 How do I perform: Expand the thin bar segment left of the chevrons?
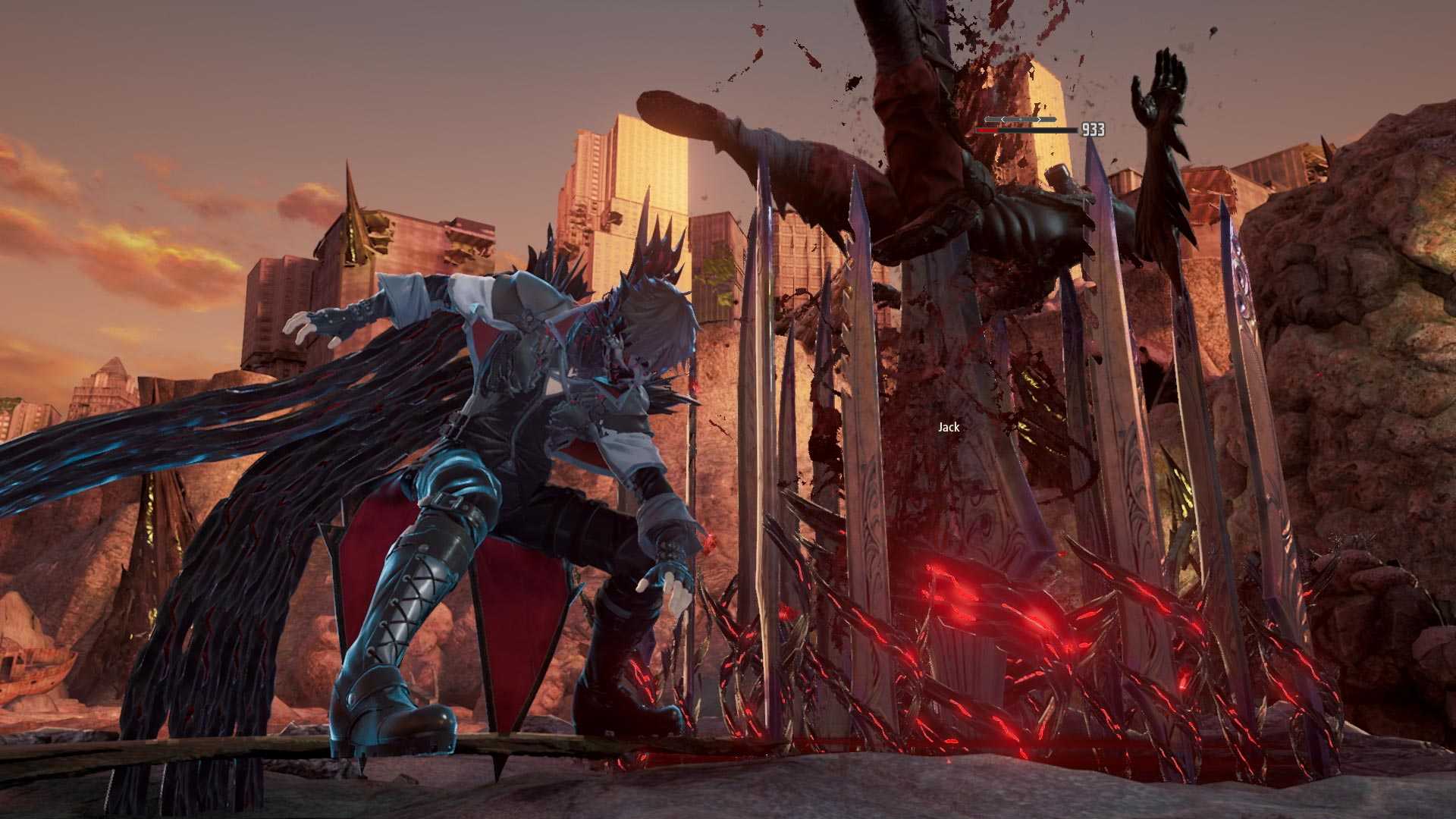tap(994, 119)
